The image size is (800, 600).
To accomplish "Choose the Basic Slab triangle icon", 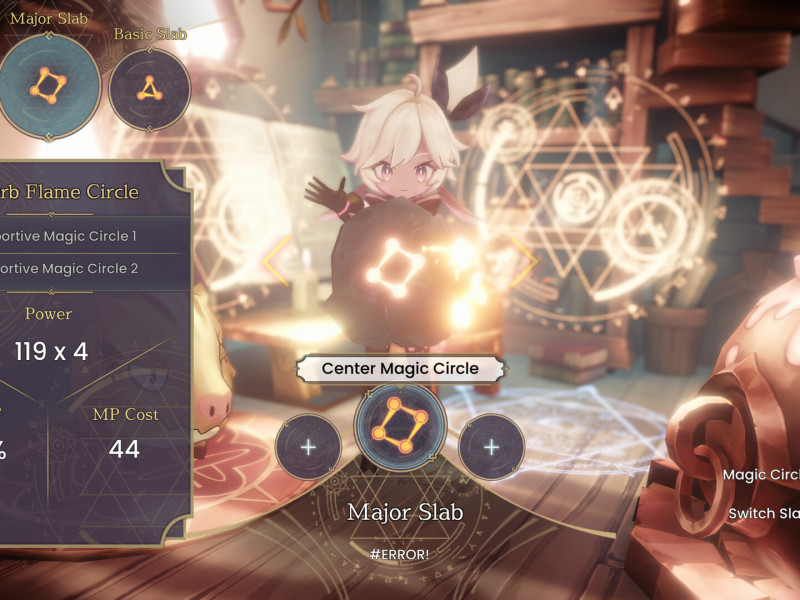I will pos(149,88).
